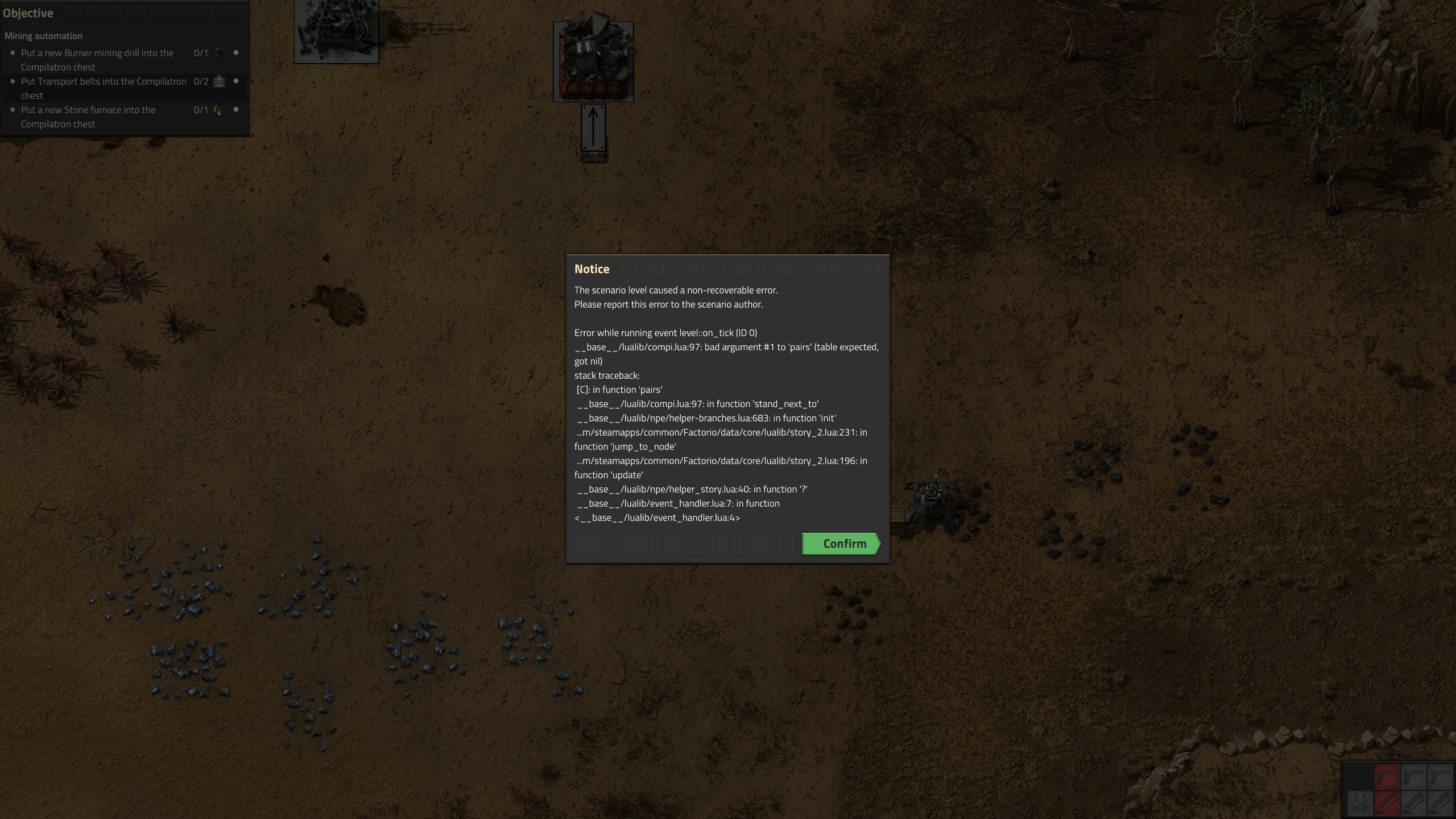Select the red-highlighted ammo magazine slot
This screenshot has width=1456, height=819.
point(1387,803)
